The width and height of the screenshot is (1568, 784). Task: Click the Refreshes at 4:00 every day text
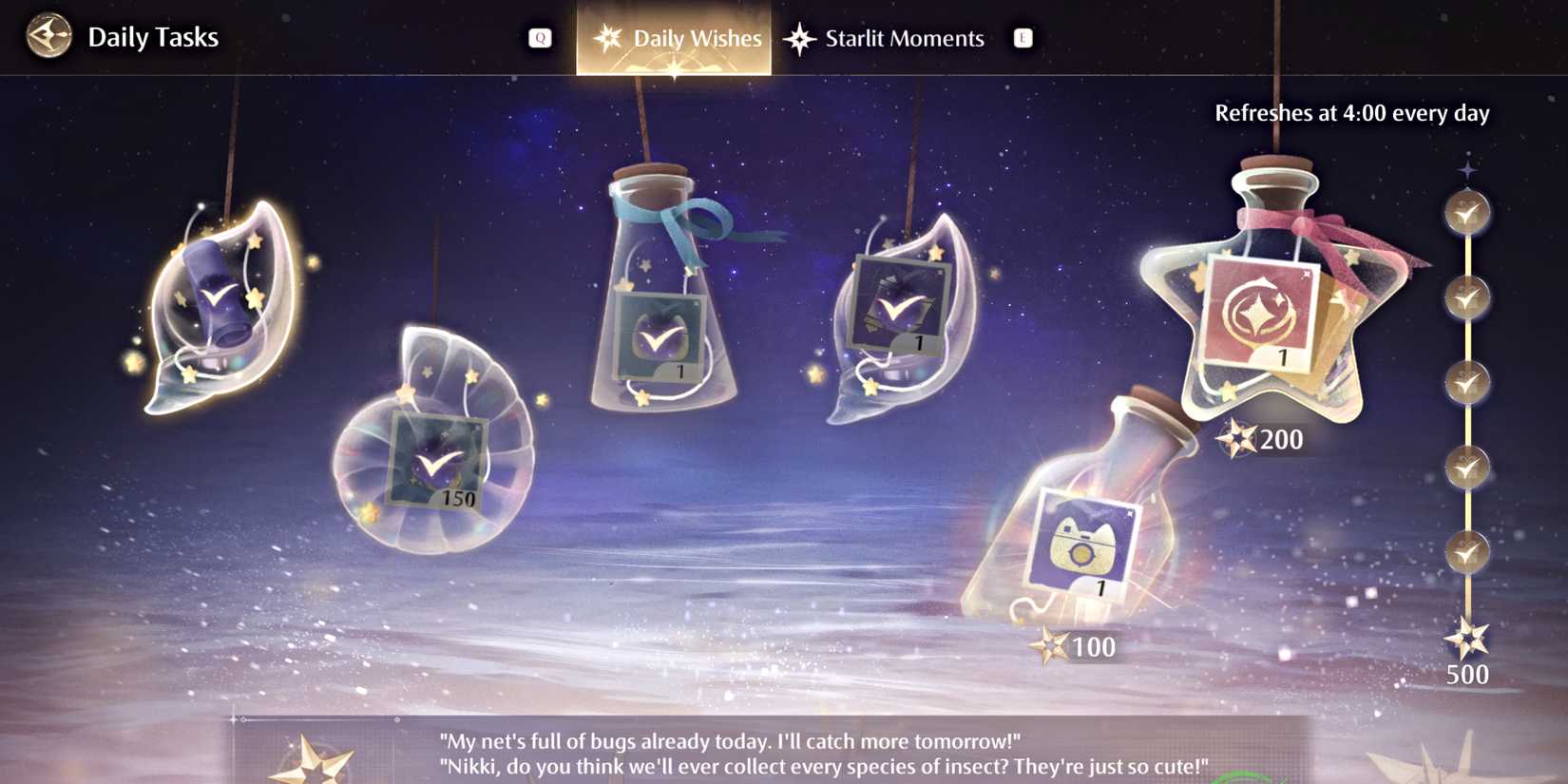click(x=1353, y=112)
